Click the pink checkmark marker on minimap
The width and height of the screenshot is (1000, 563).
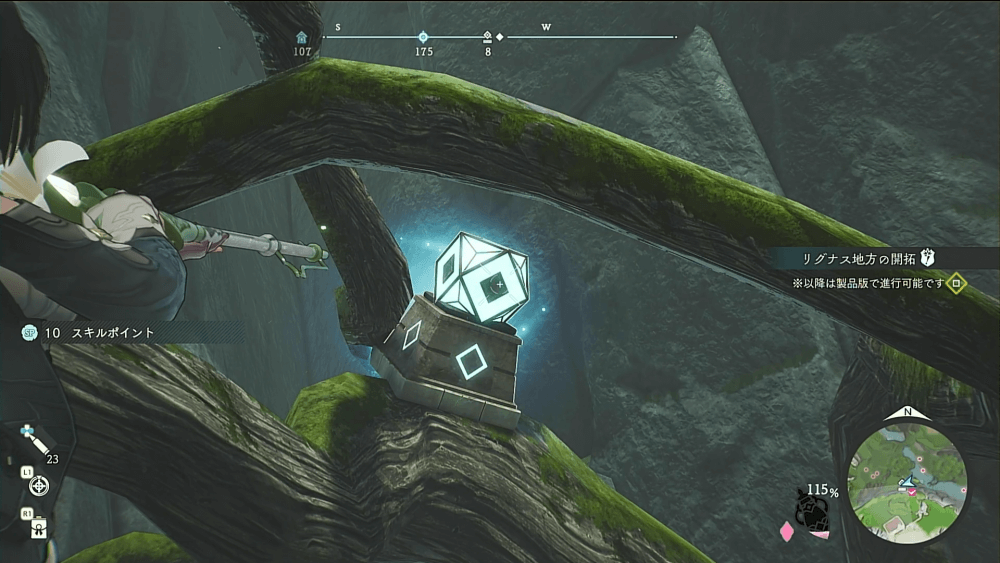tap(910, 491)
